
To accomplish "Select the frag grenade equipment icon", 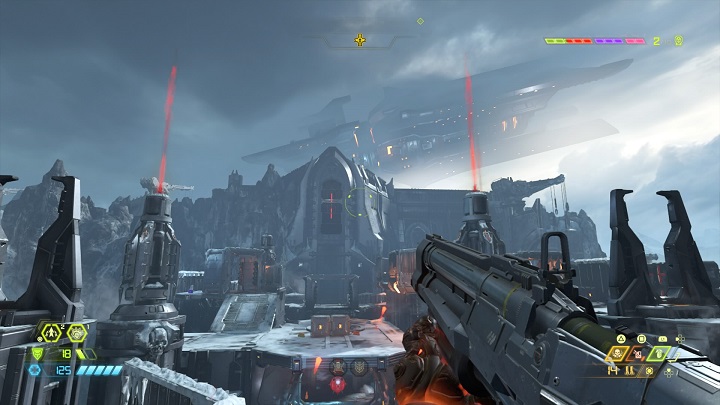I will tap(49, 333).
